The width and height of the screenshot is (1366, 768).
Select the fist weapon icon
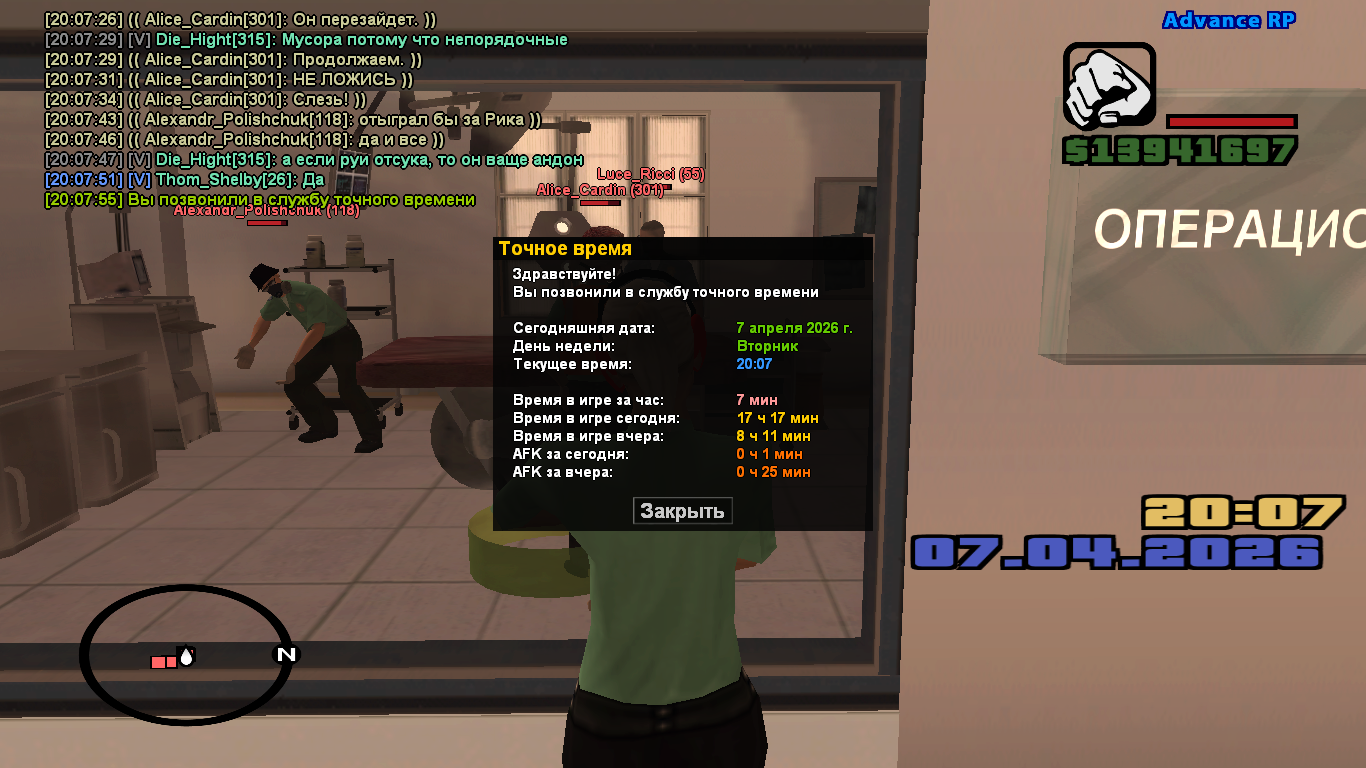tap(1109, 88)
